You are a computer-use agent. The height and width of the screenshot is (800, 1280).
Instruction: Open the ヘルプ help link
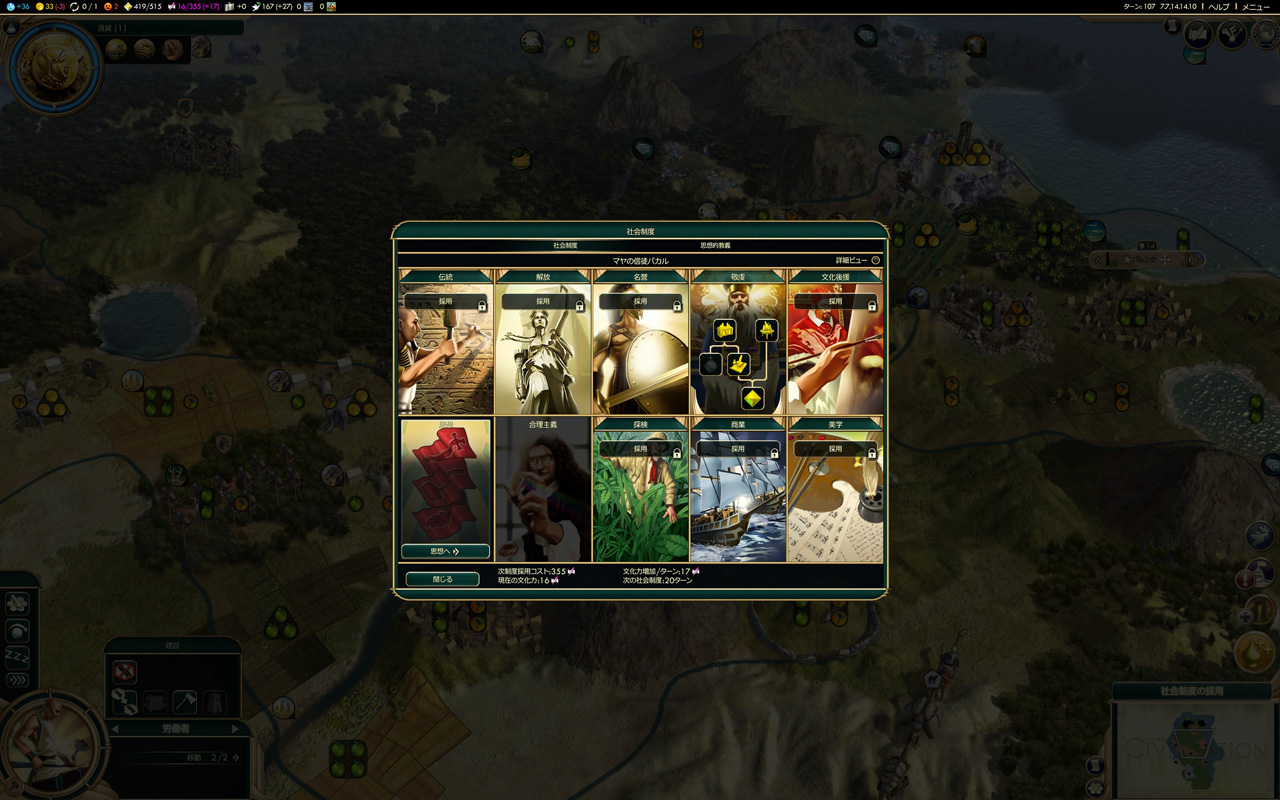click(1219, 7)
